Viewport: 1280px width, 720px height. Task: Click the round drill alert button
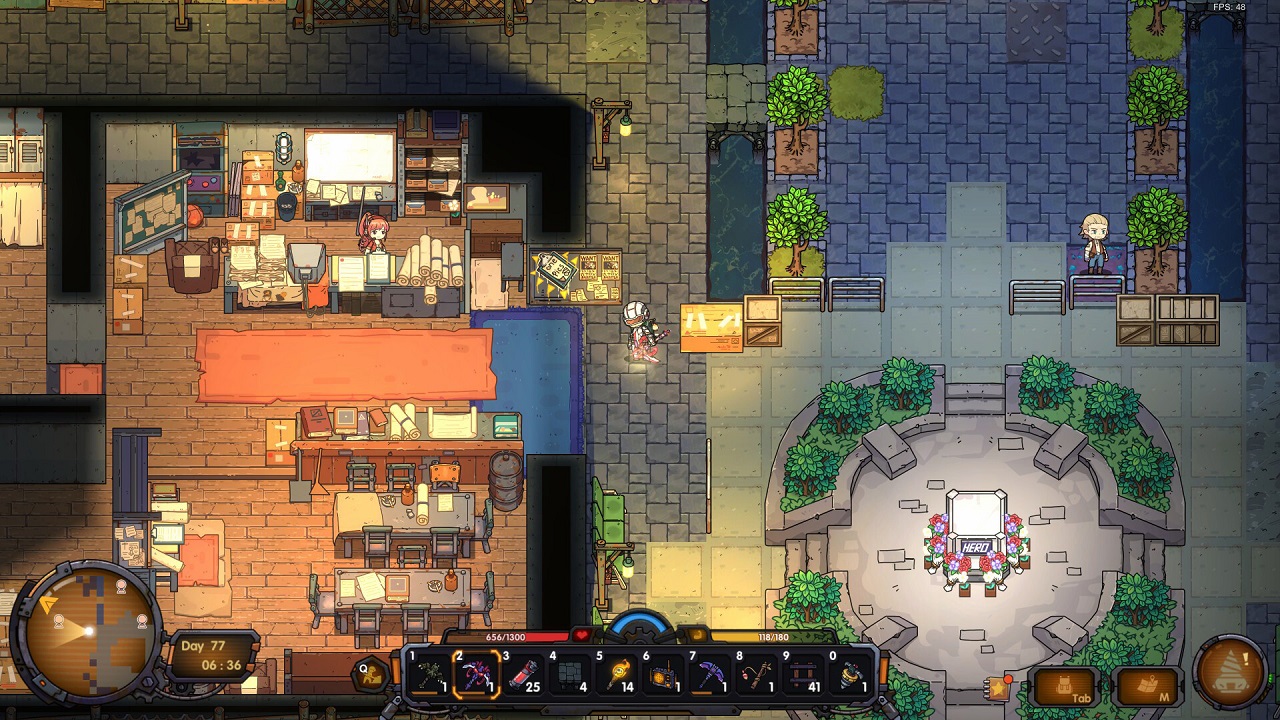point(1231,670)
